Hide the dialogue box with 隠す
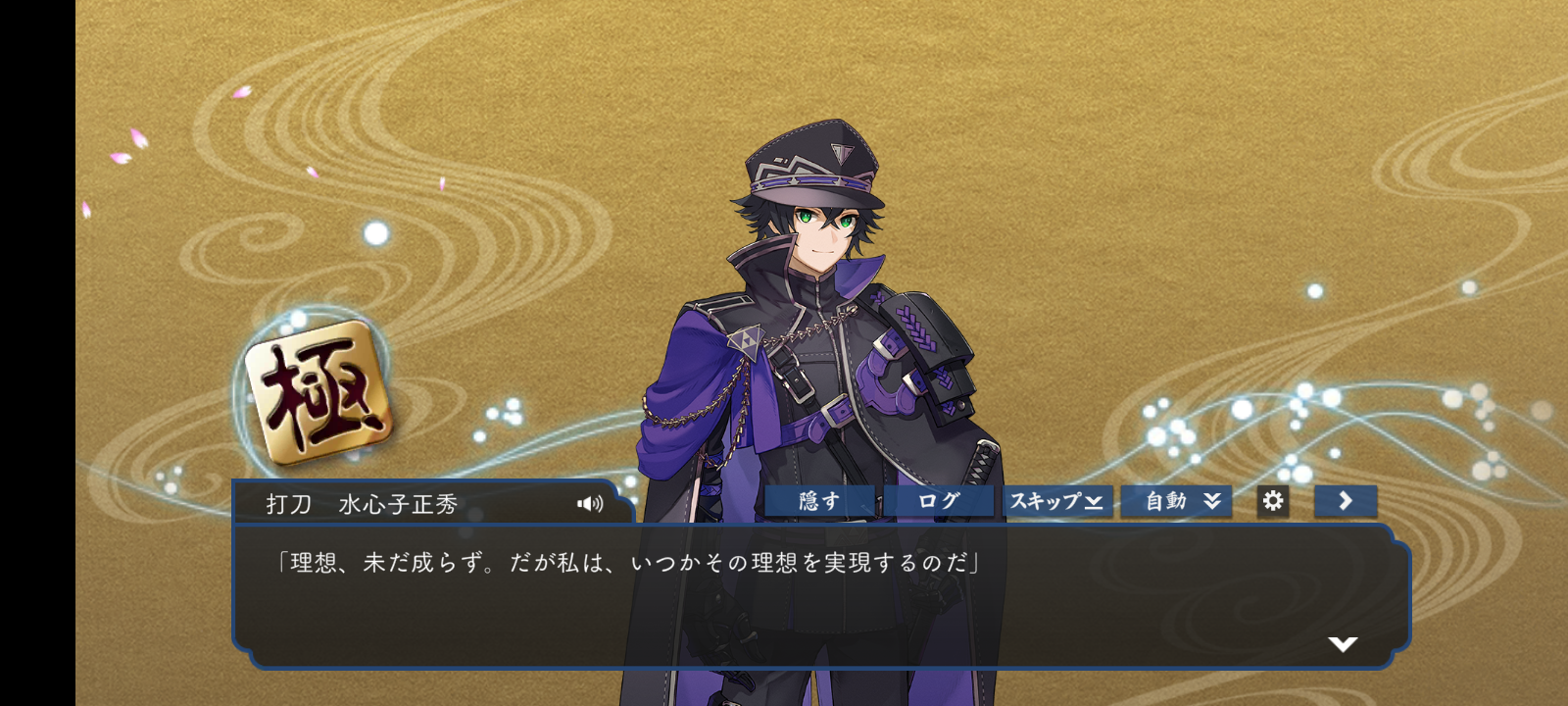The height and width of the screenshot is (706, 1568). (819, 501)
